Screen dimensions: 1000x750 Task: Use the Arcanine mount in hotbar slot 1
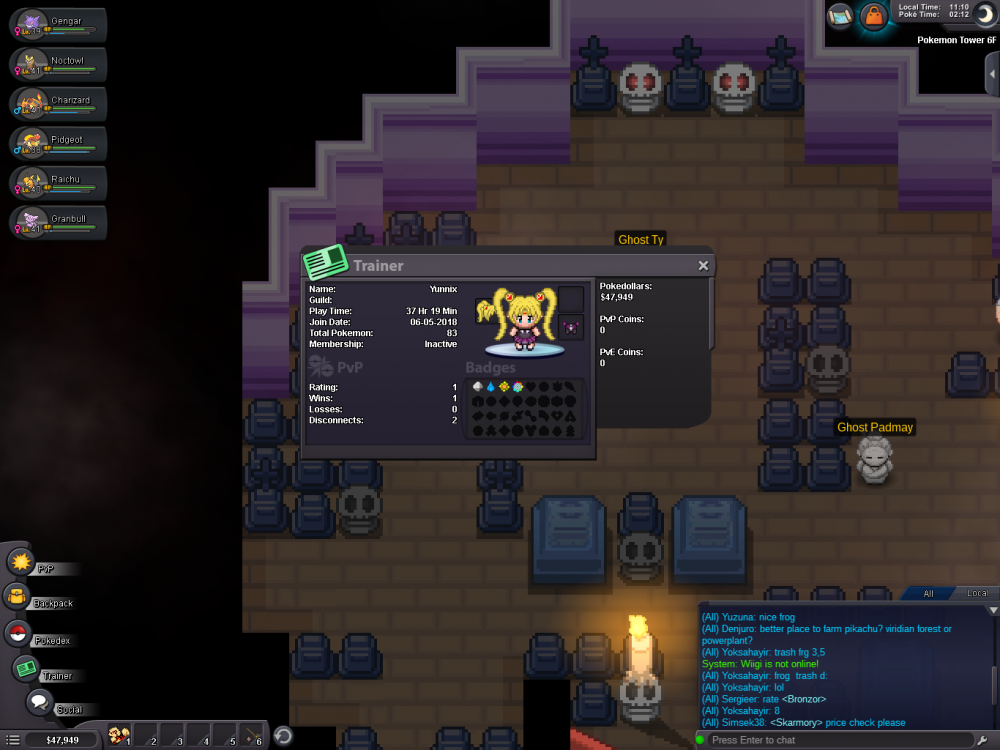(x=119, y=736)
